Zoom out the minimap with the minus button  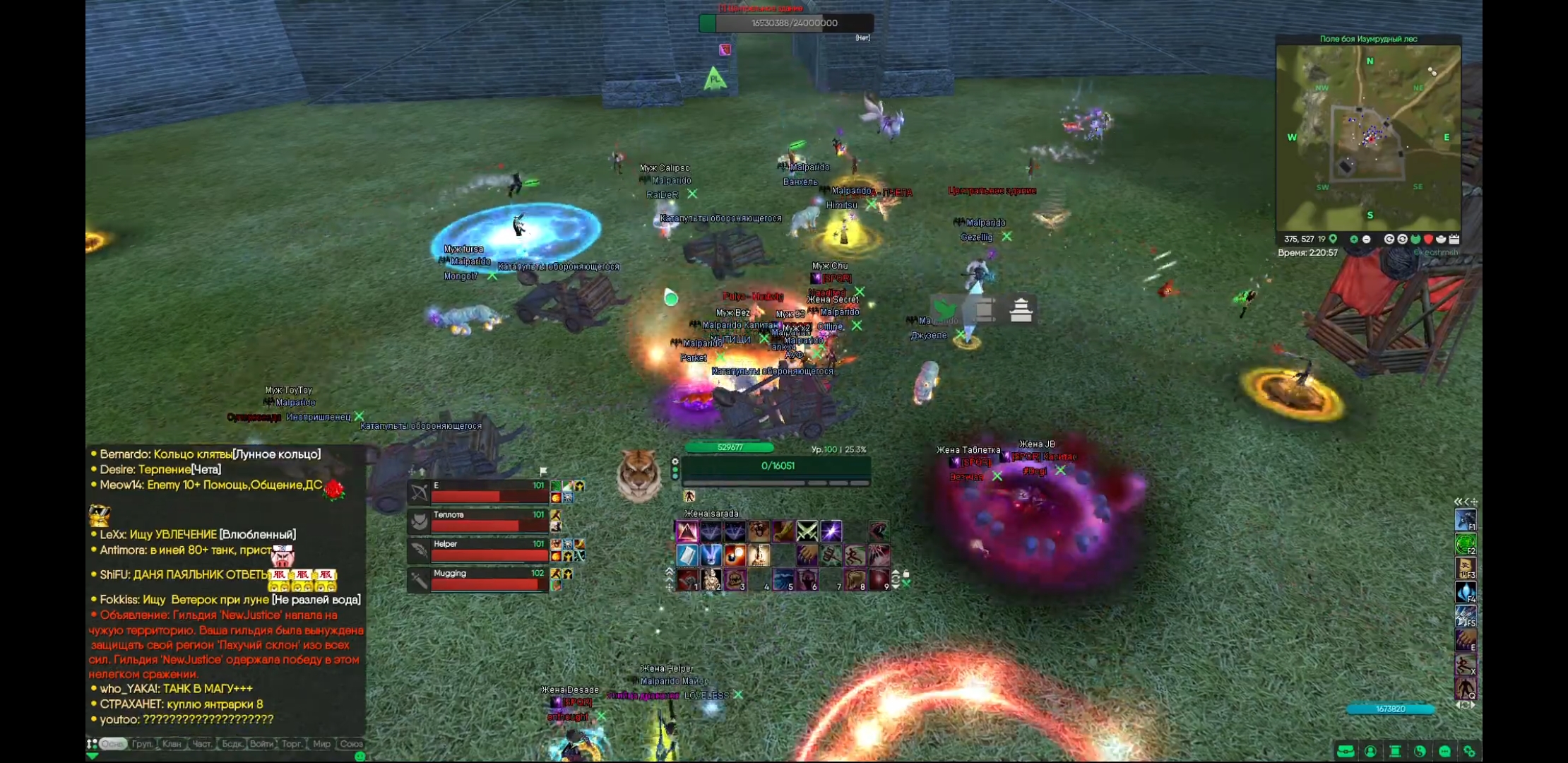point(1367,239)
